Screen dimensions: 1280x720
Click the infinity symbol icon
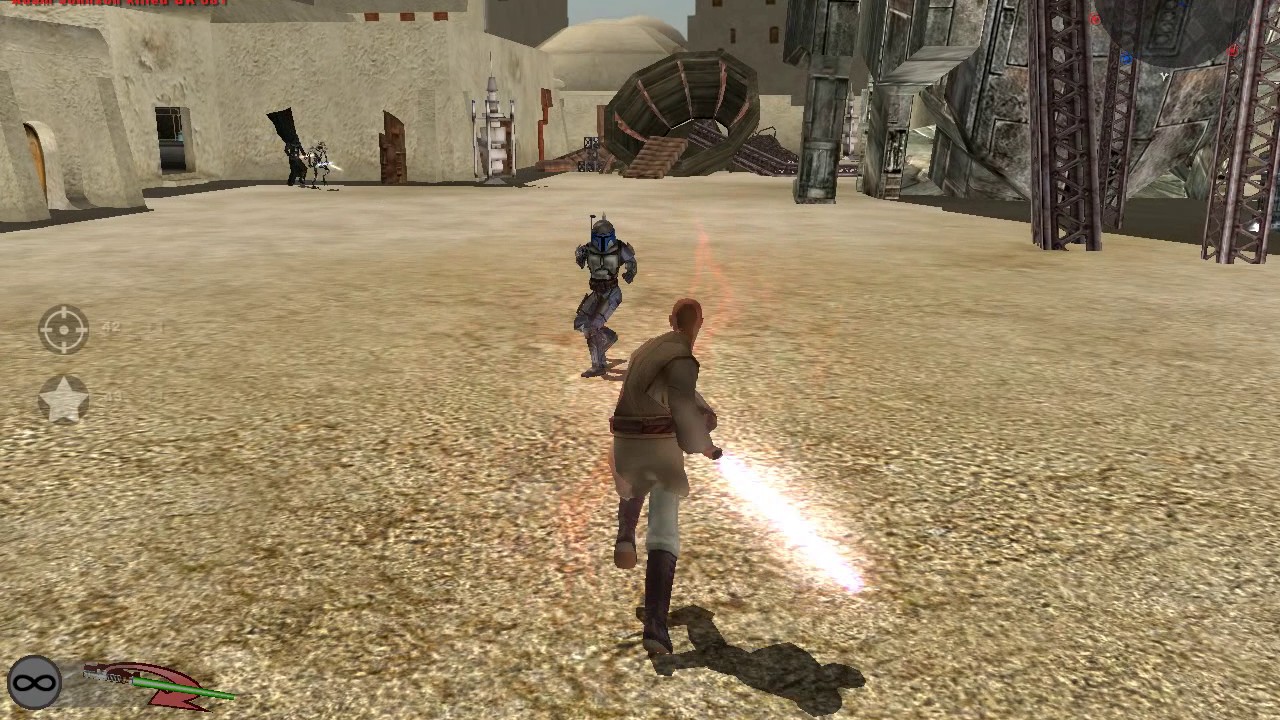click(x=34, y=684)
